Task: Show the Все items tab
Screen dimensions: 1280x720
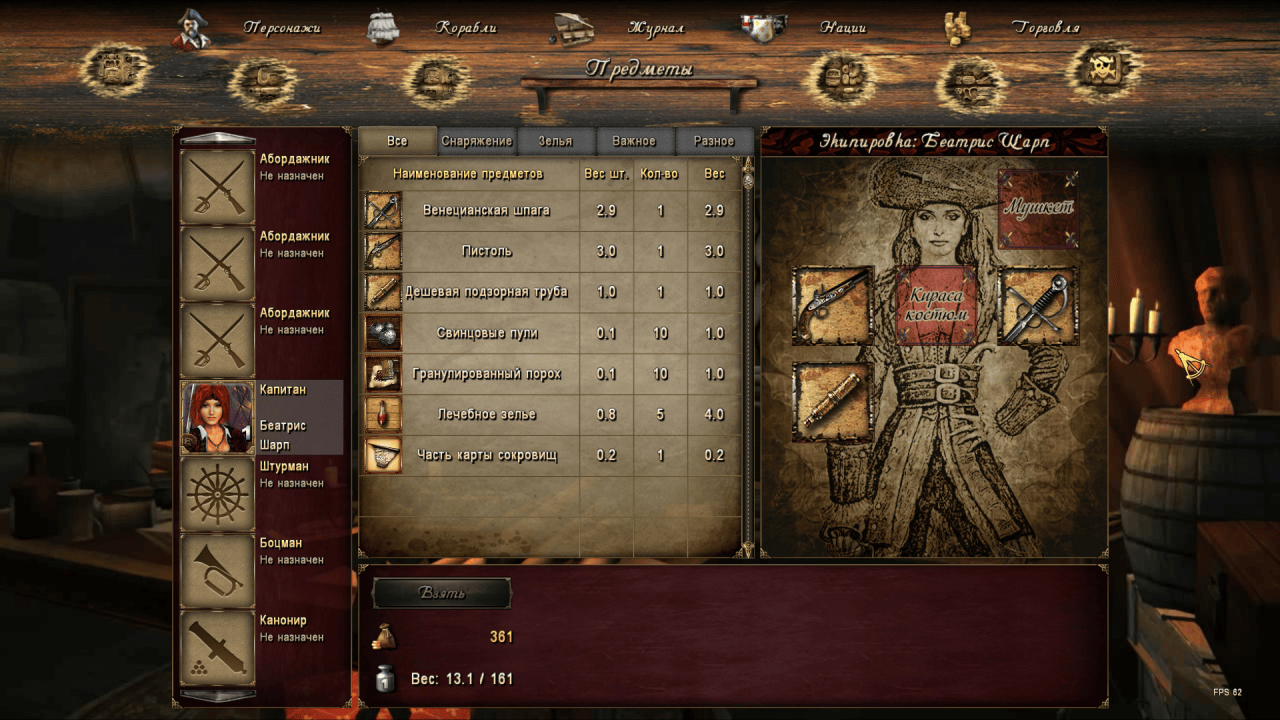Action: coord(397,141)
